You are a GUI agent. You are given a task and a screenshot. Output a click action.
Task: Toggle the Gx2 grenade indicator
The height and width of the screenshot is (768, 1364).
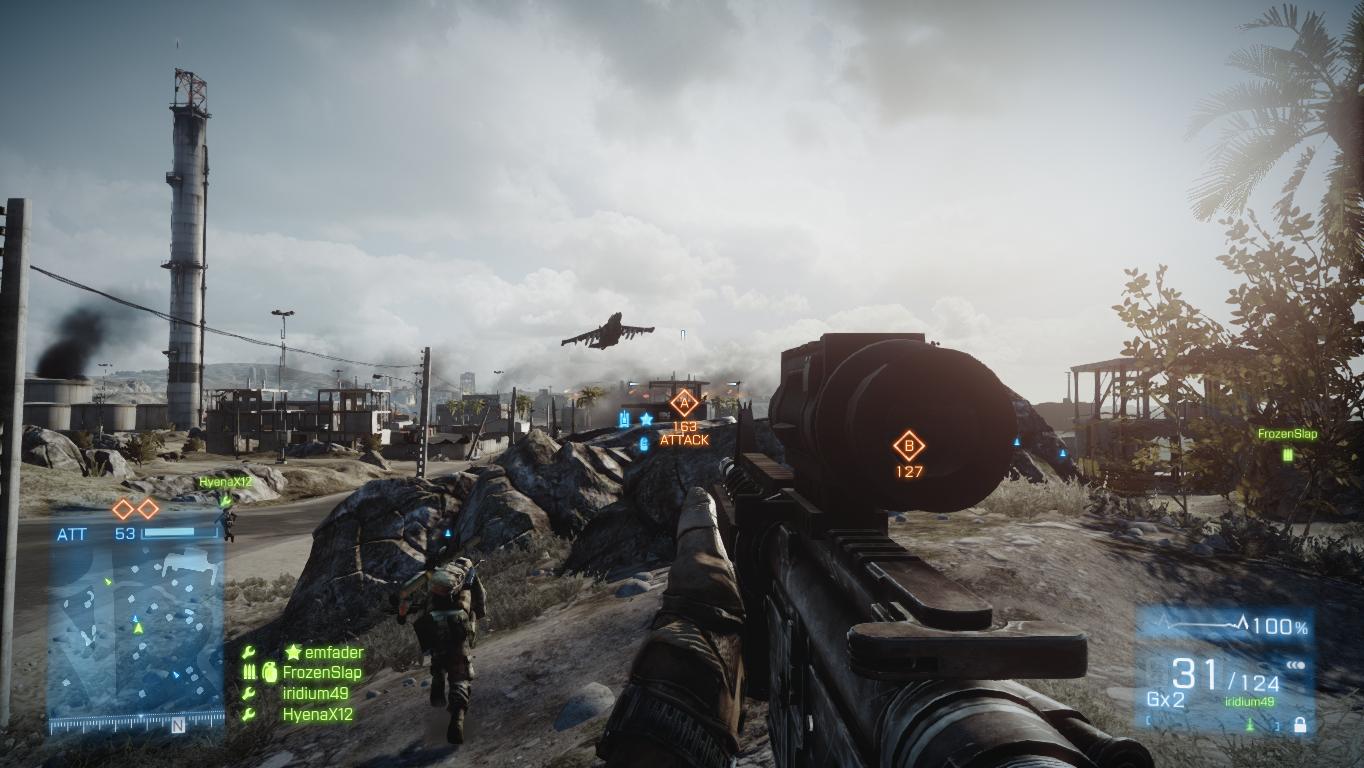click(x=1166, y=697)
